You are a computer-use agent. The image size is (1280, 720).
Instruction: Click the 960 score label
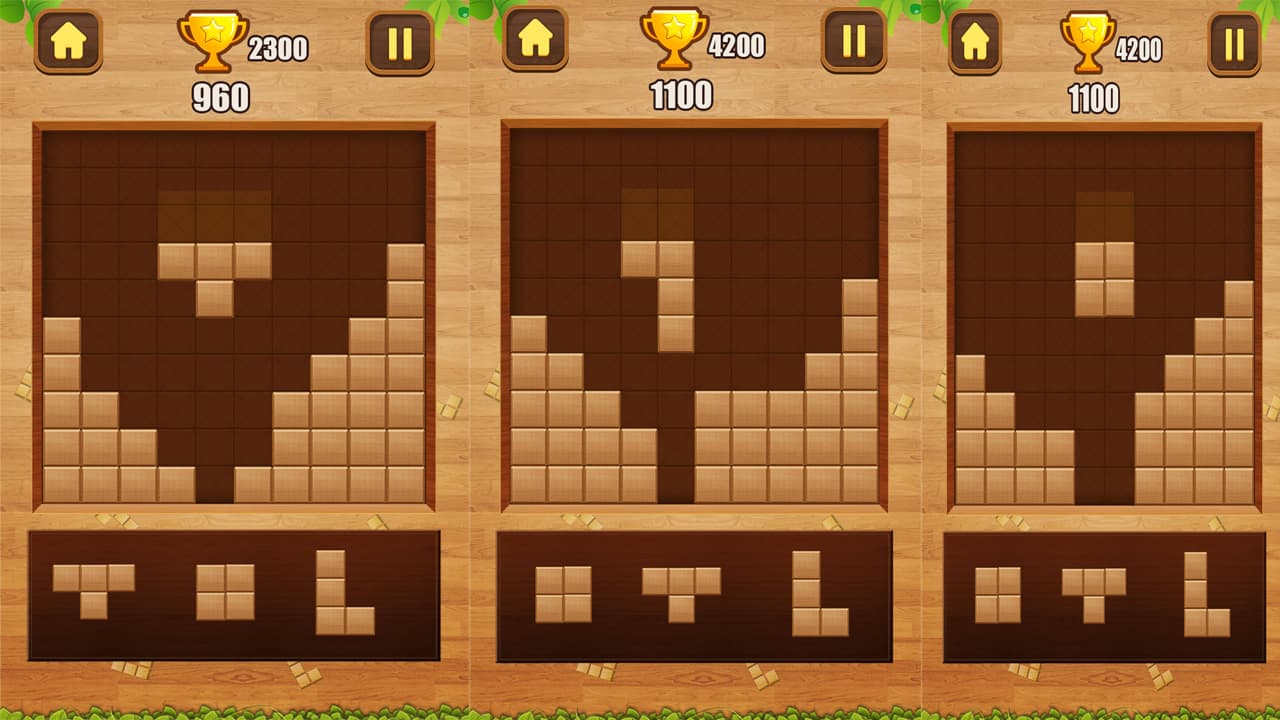click(x=222, y=97)
